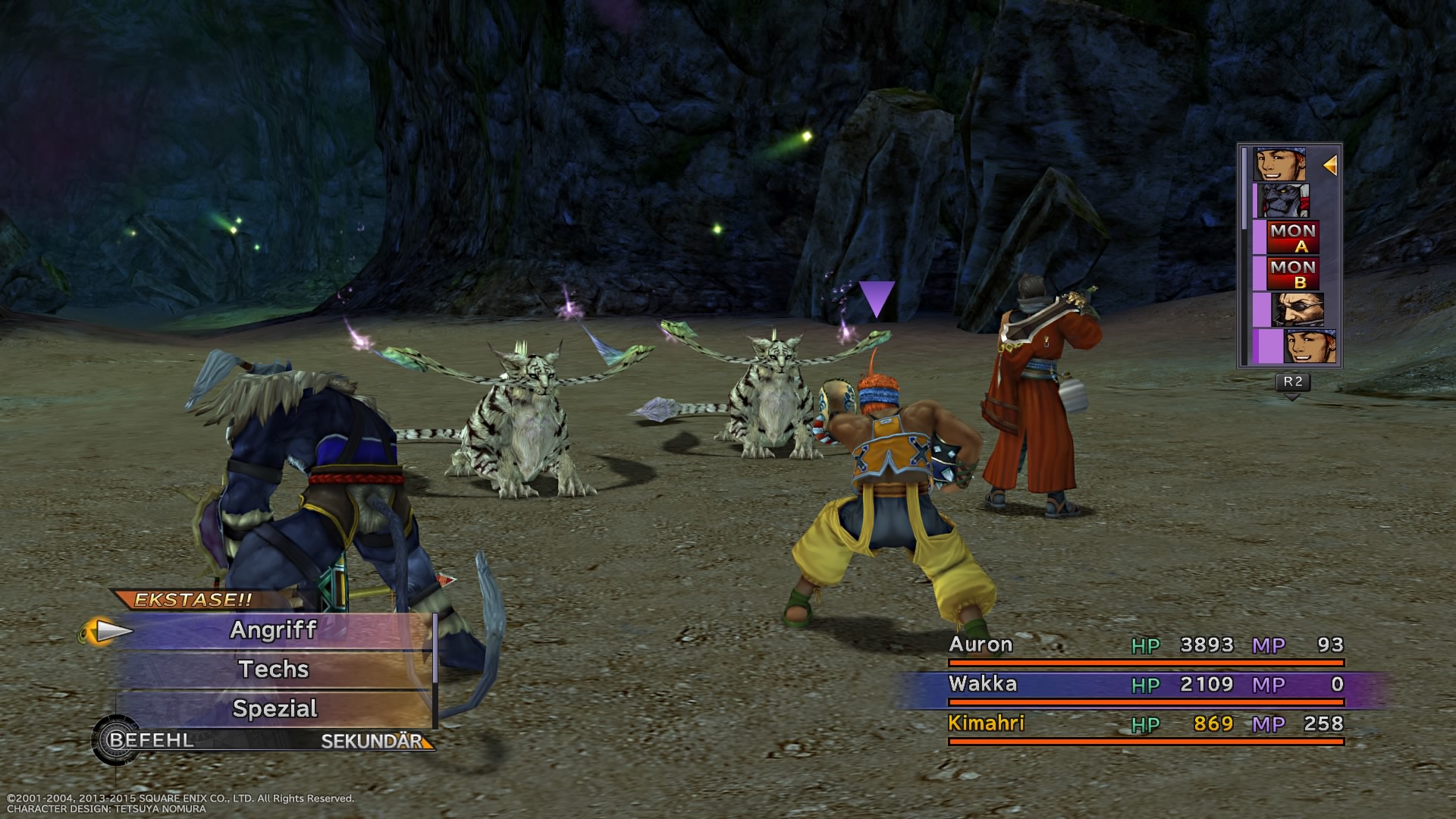
Task: Select the Spezial command
Action: pos(274,709)
